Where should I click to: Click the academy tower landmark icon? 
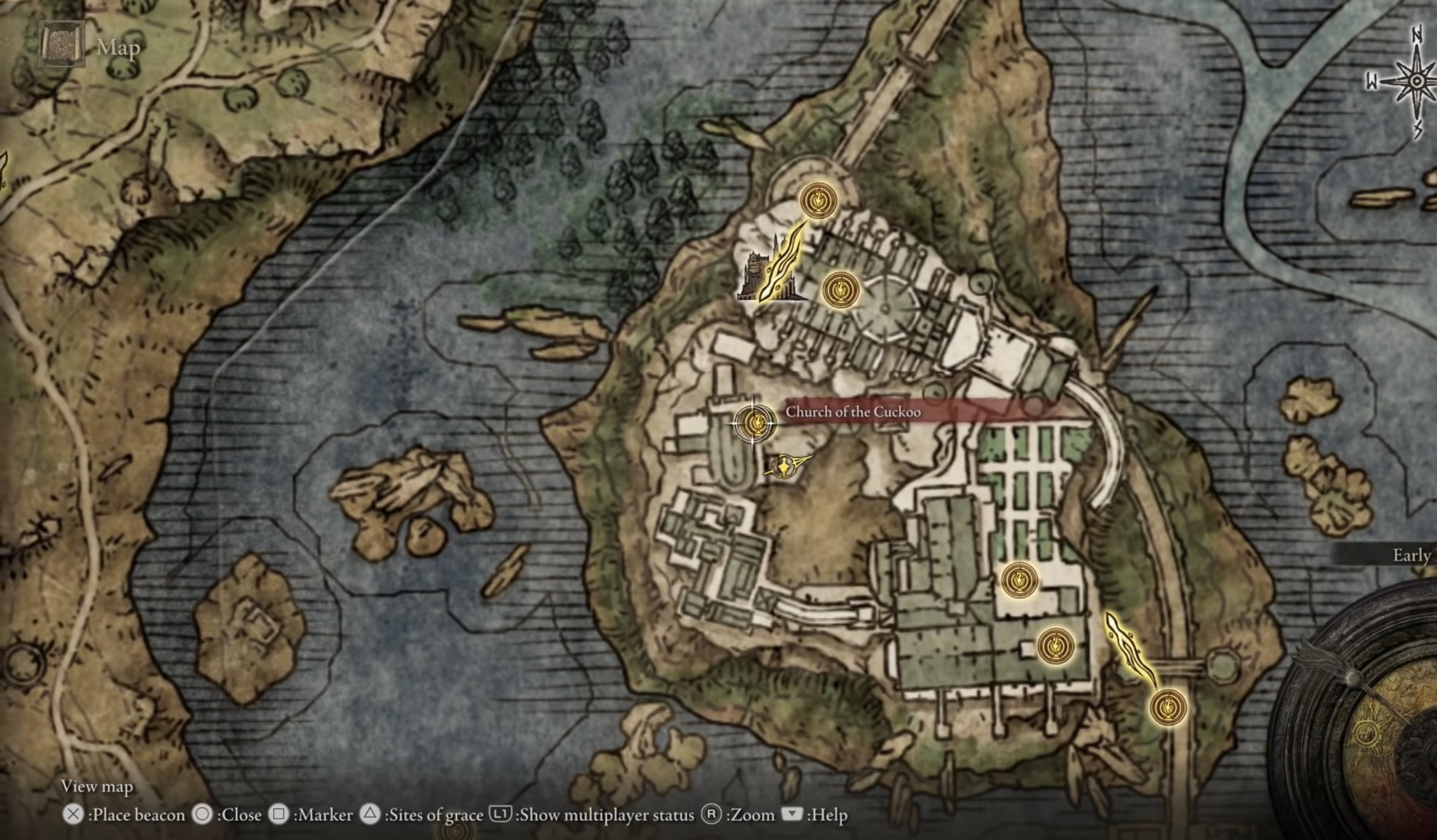click(759, 276)
